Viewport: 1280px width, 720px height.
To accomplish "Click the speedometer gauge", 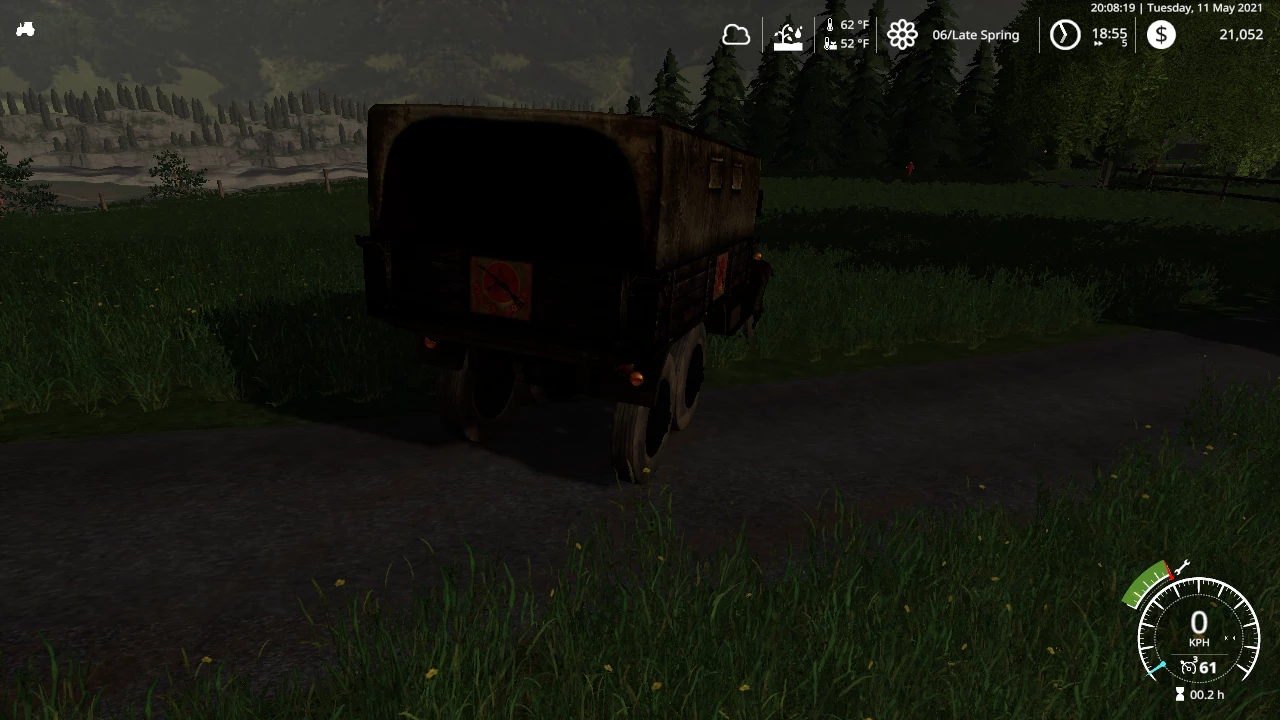I will 1198,630.
